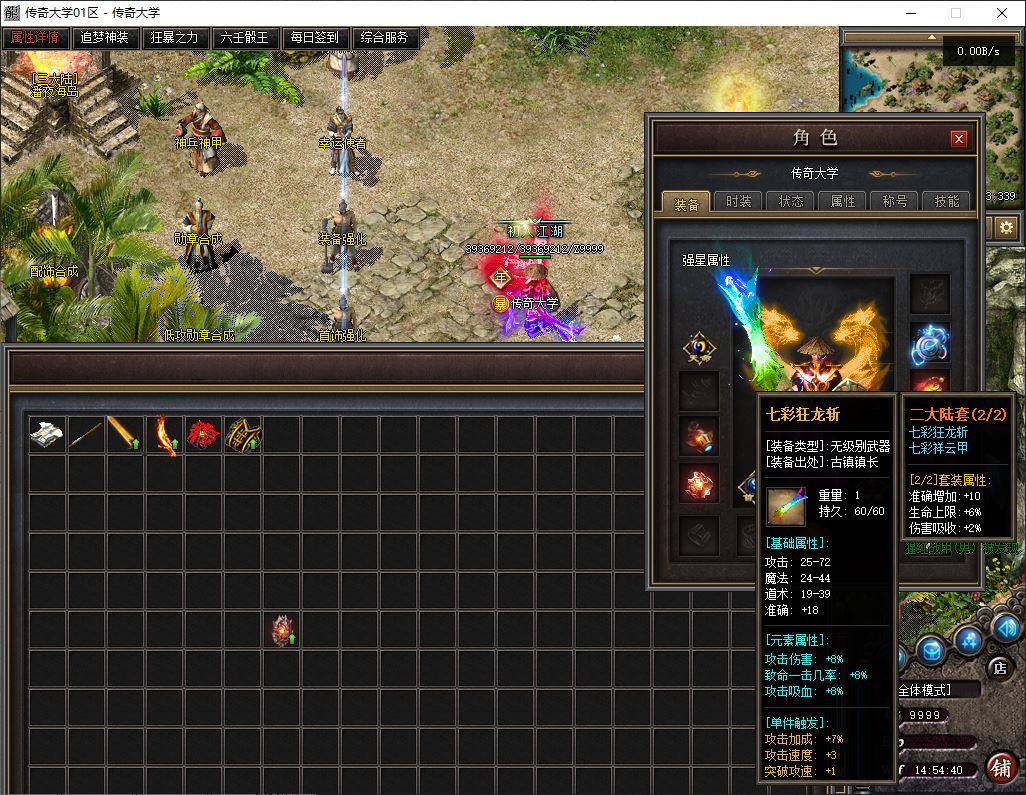Switch to the 状态 tab

791,201
